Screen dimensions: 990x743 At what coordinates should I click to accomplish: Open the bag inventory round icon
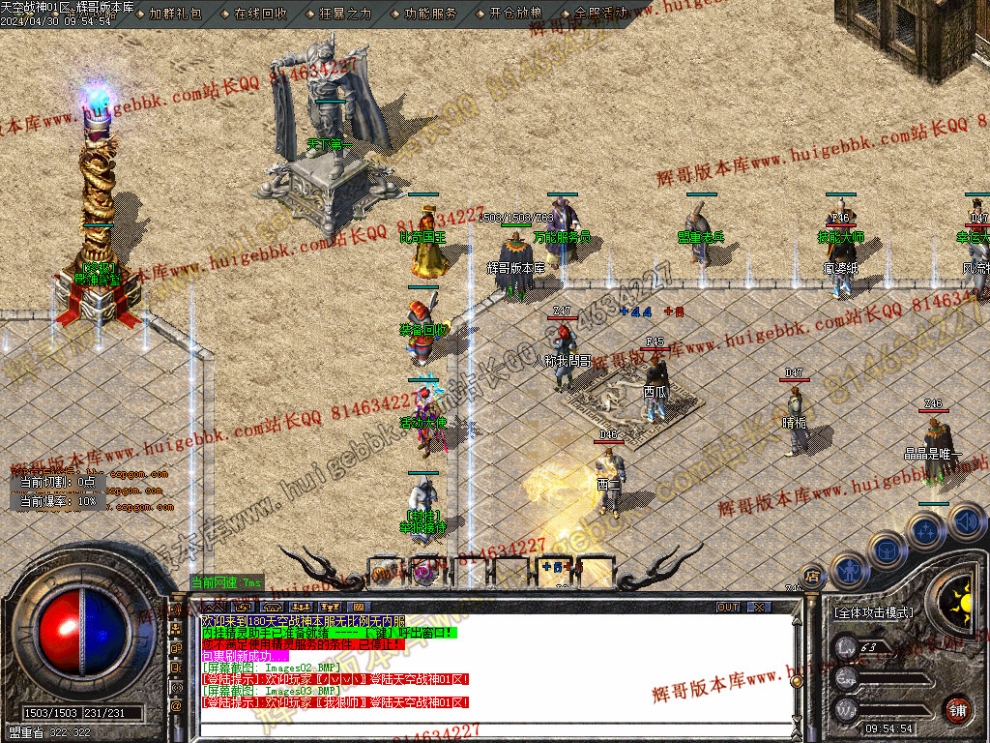888,549
